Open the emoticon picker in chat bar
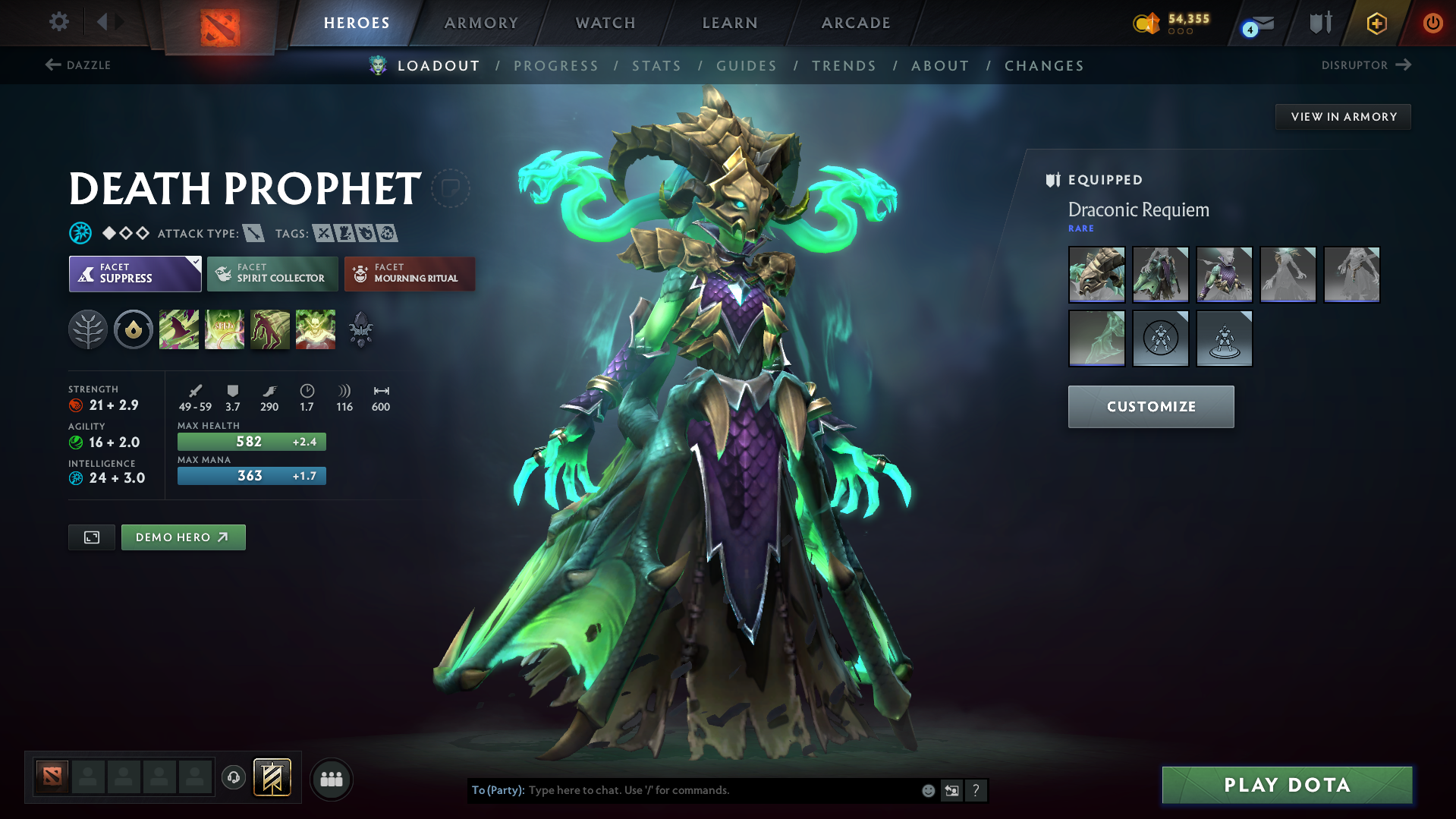 pos(927,790)
